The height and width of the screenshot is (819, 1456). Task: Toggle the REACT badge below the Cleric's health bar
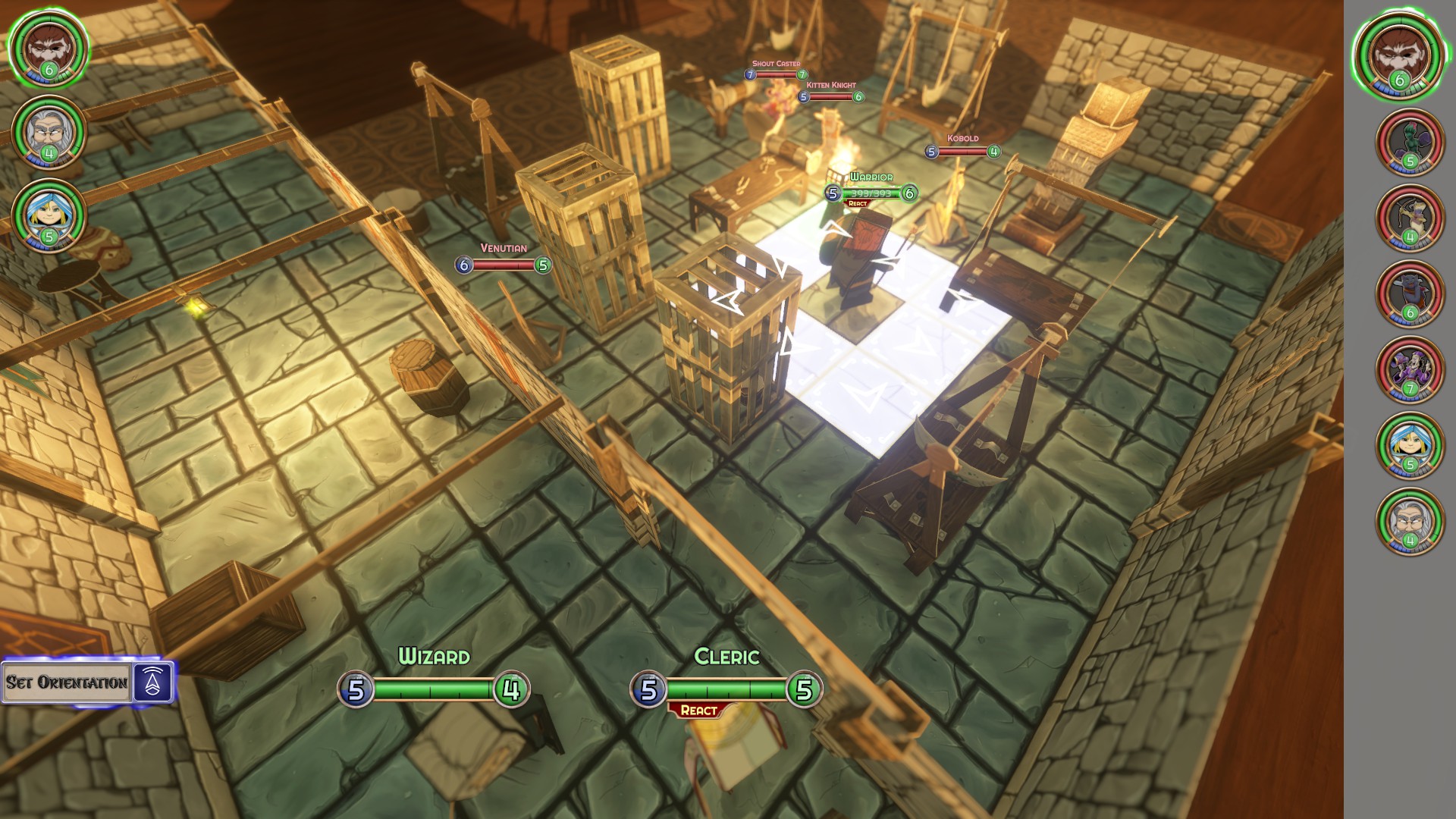point(696,709)
